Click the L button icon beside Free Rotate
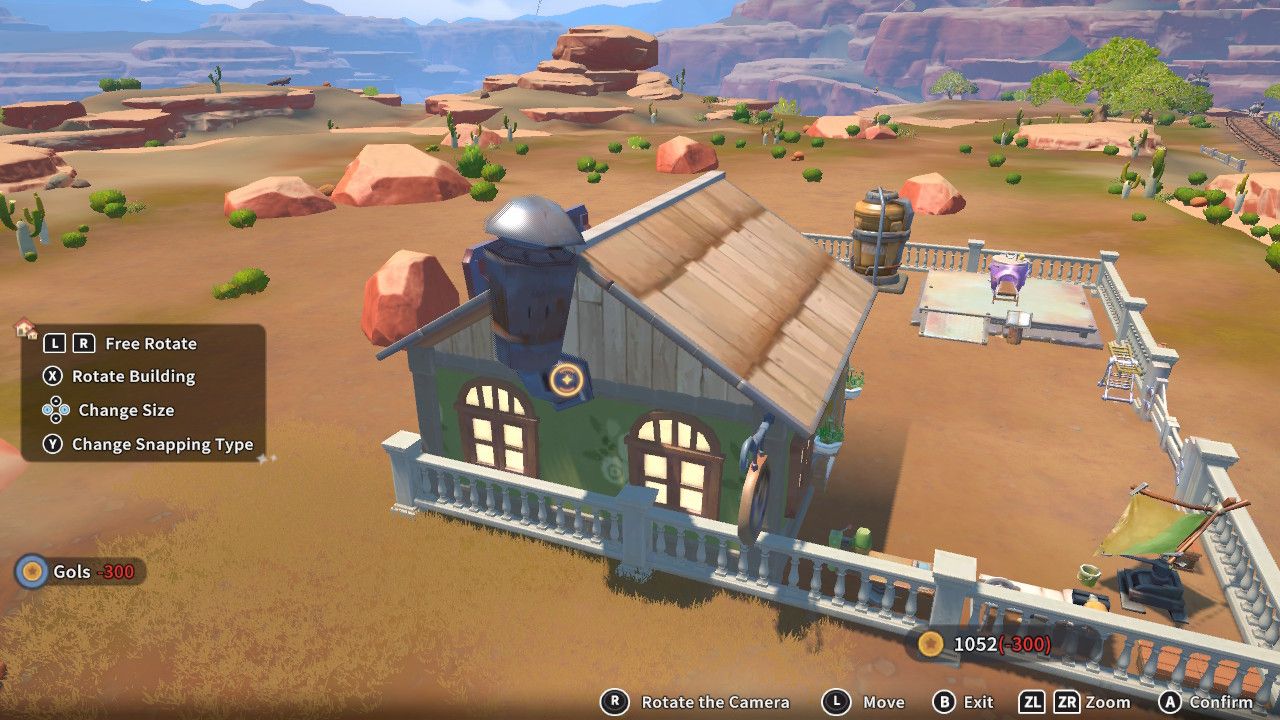 pyautogui.click(x=55, y=343)
